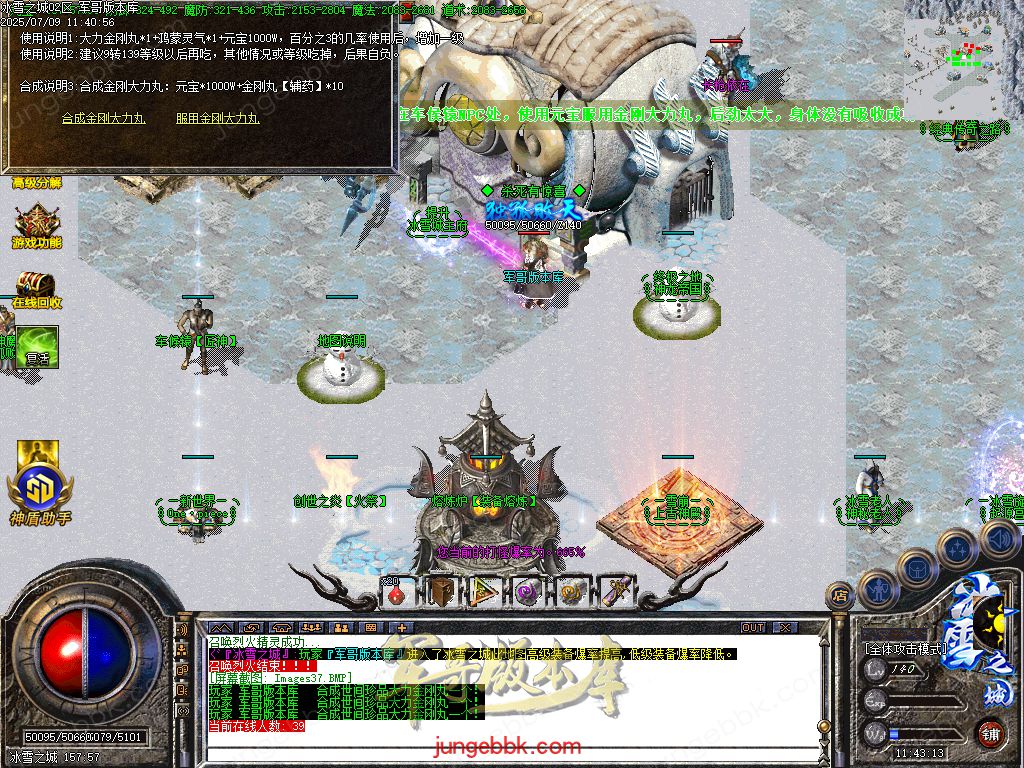The image size is (1024, 768).
Task: Select the scroll item in the hotbar
Action: point(614,592)
